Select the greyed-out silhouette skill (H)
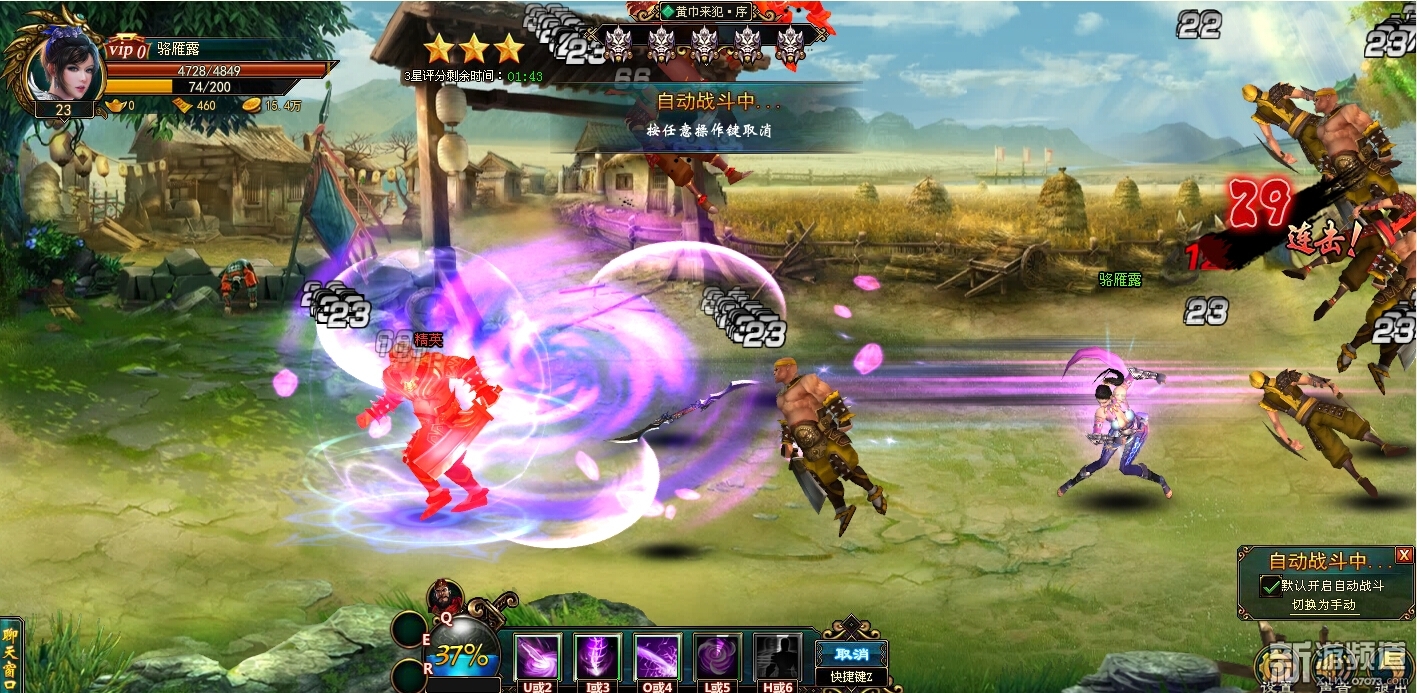The width and height of the screenshot is (1417, 693). tap(777, 657)
